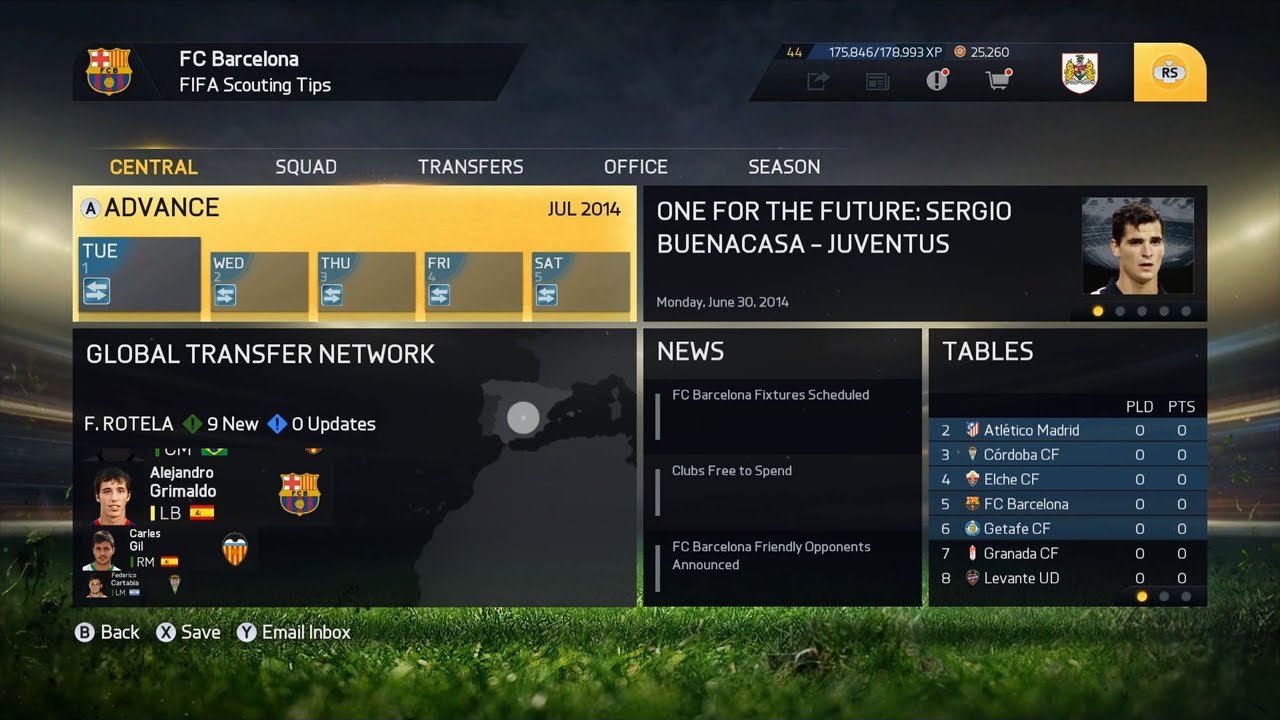Open the Clubs Free to Spend article
The width and height of the screenshot is (1280, 720).
pos(732,471)
